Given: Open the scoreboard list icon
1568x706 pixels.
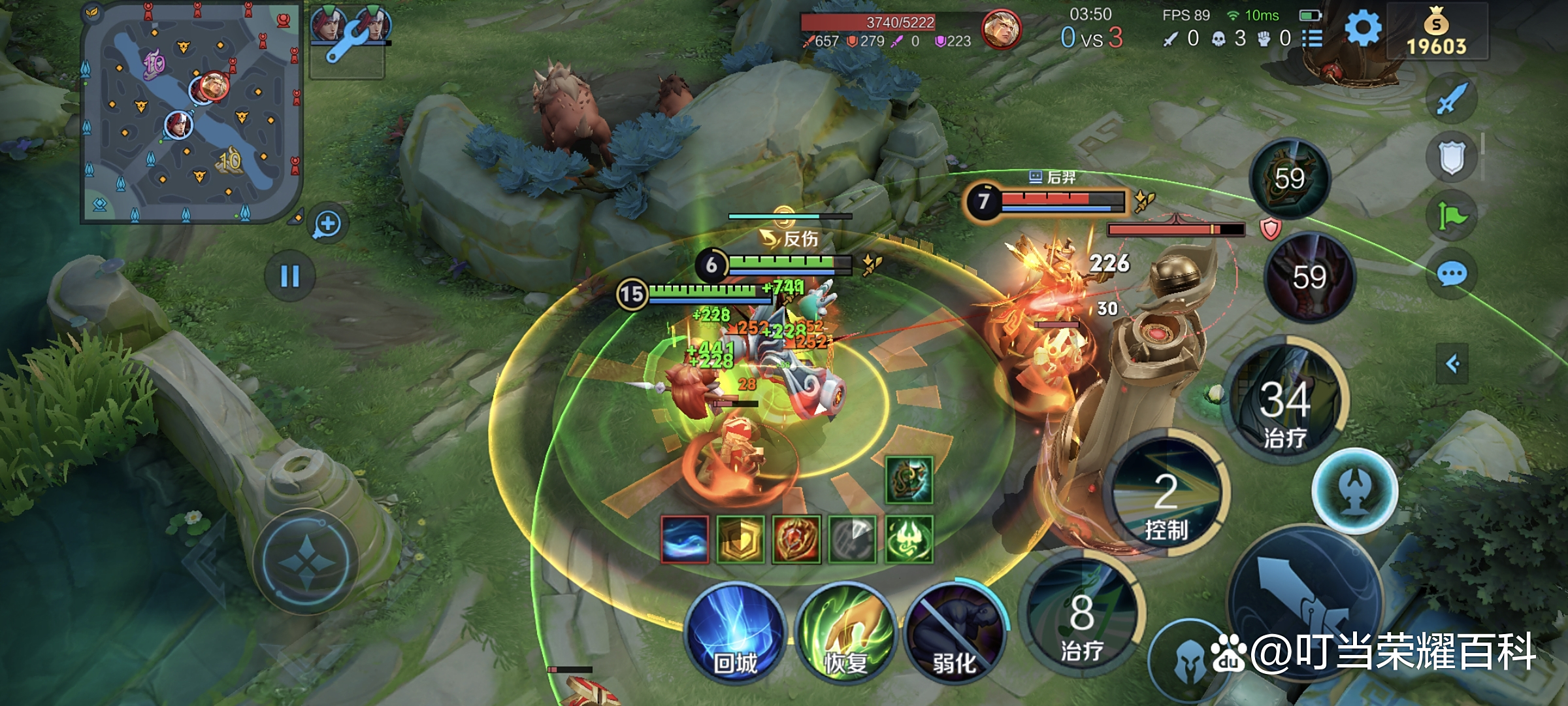Looking at the screenshot, I should click(x=1312, y=39).
